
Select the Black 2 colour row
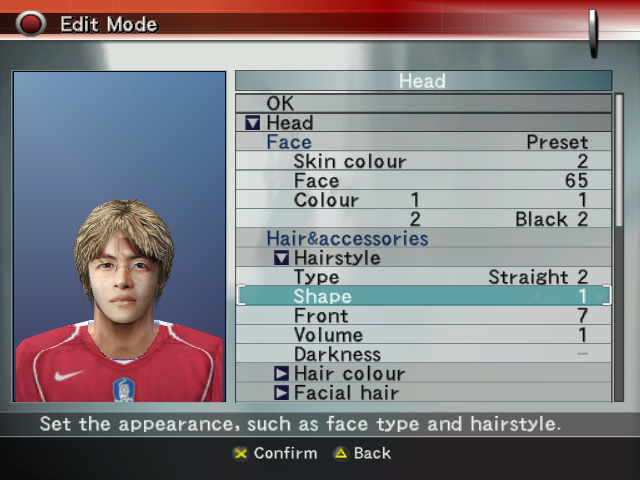[x=551, y=219]
